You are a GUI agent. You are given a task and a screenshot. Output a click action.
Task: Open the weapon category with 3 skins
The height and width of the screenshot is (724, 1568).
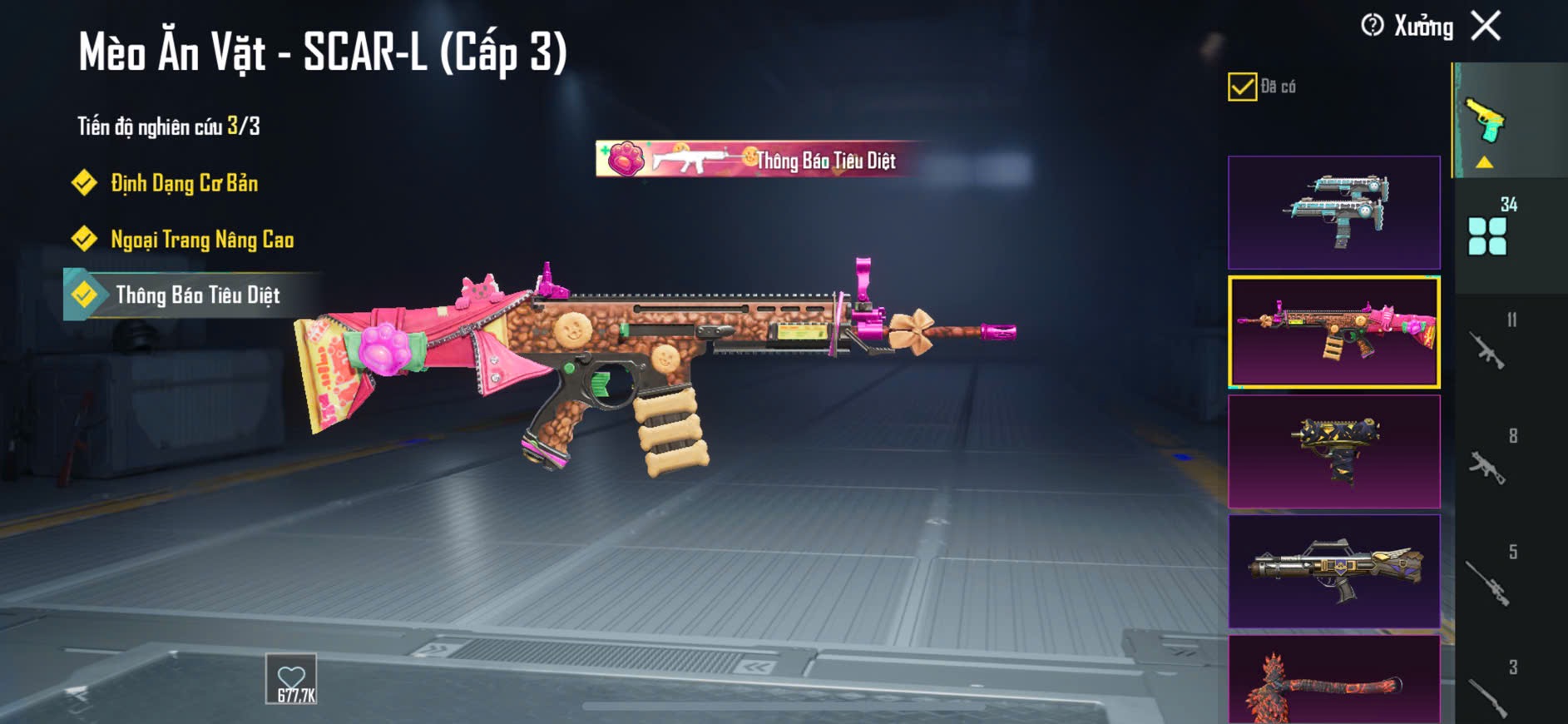(x=1488, y=692)
